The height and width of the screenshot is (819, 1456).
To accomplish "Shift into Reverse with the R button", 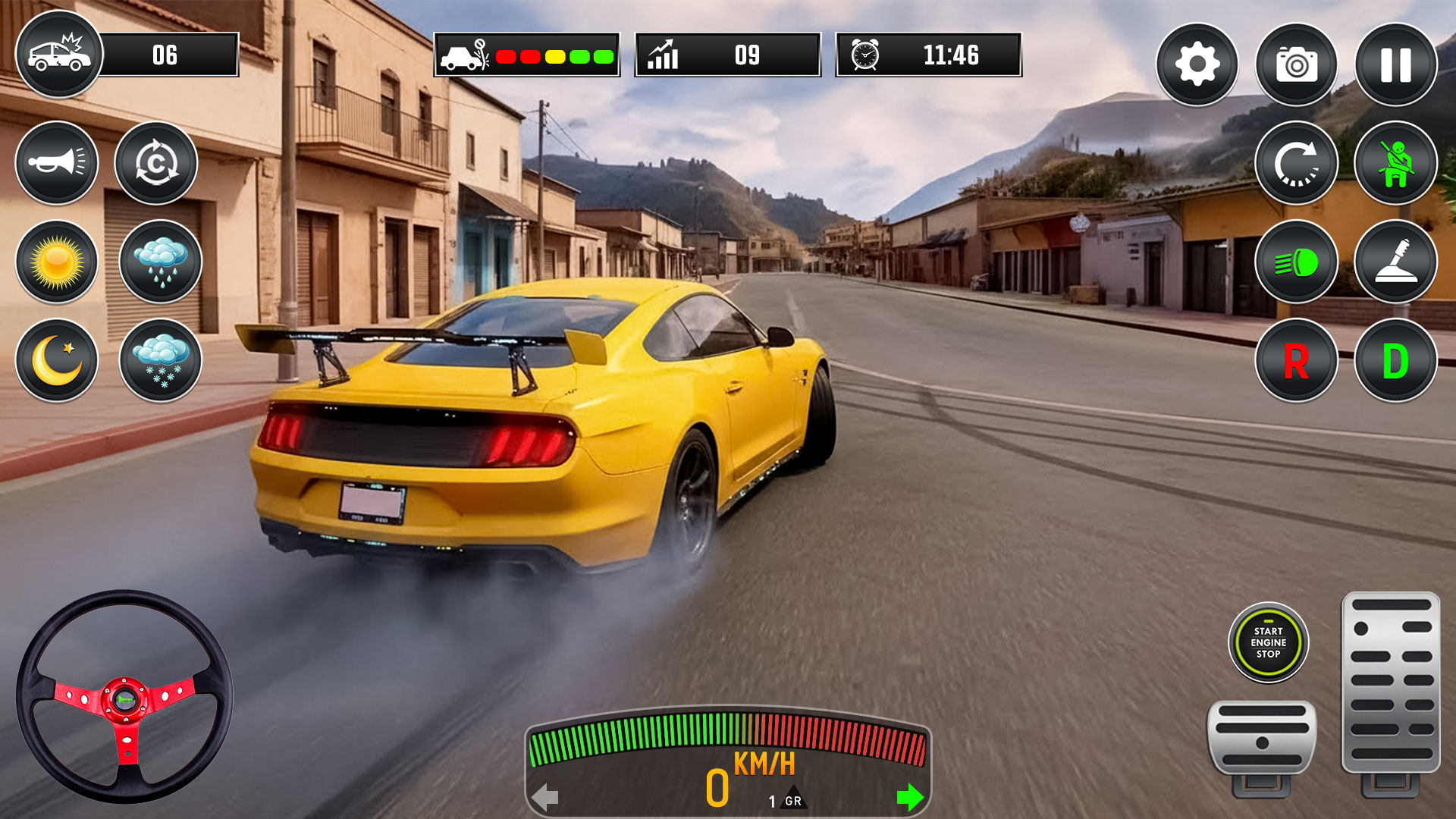I will 1297,362.
